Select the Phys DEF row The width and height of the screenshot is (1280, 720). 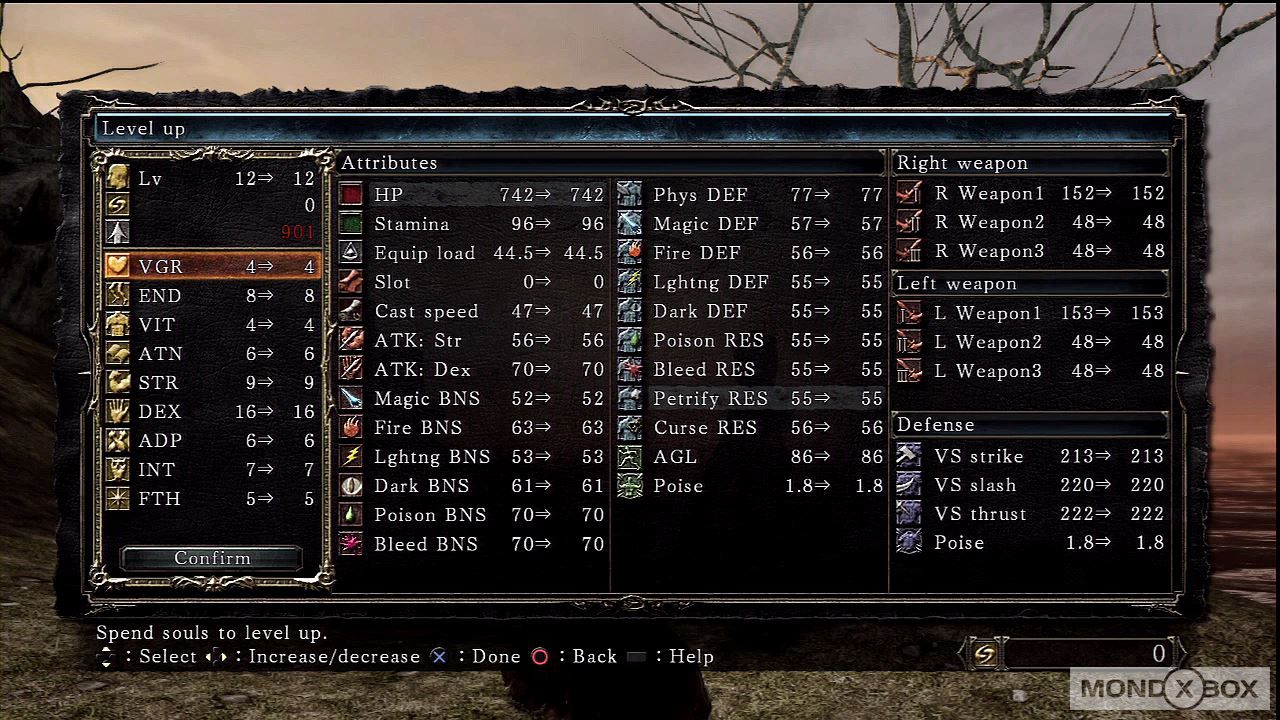pos(750,195)
